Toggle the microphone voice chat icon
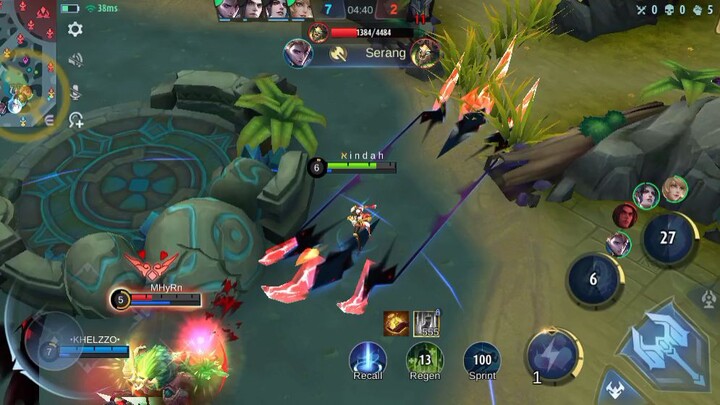Screen dimensions: 720x405 pyautogui.click(x=75, y=90)
